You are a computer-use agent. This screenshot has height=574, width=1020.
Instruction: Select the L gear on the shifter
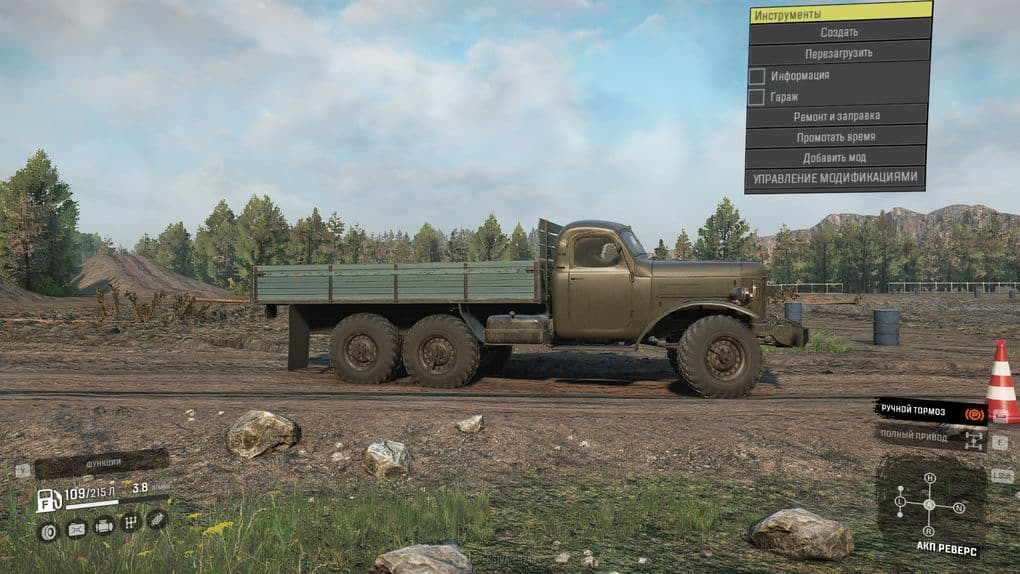900,500
